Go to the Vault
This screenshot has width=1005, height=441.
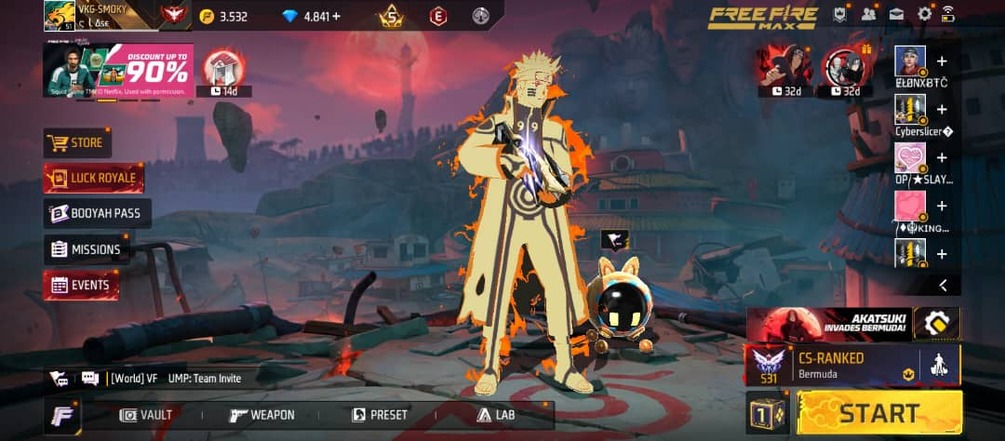[x=146, y=415]
